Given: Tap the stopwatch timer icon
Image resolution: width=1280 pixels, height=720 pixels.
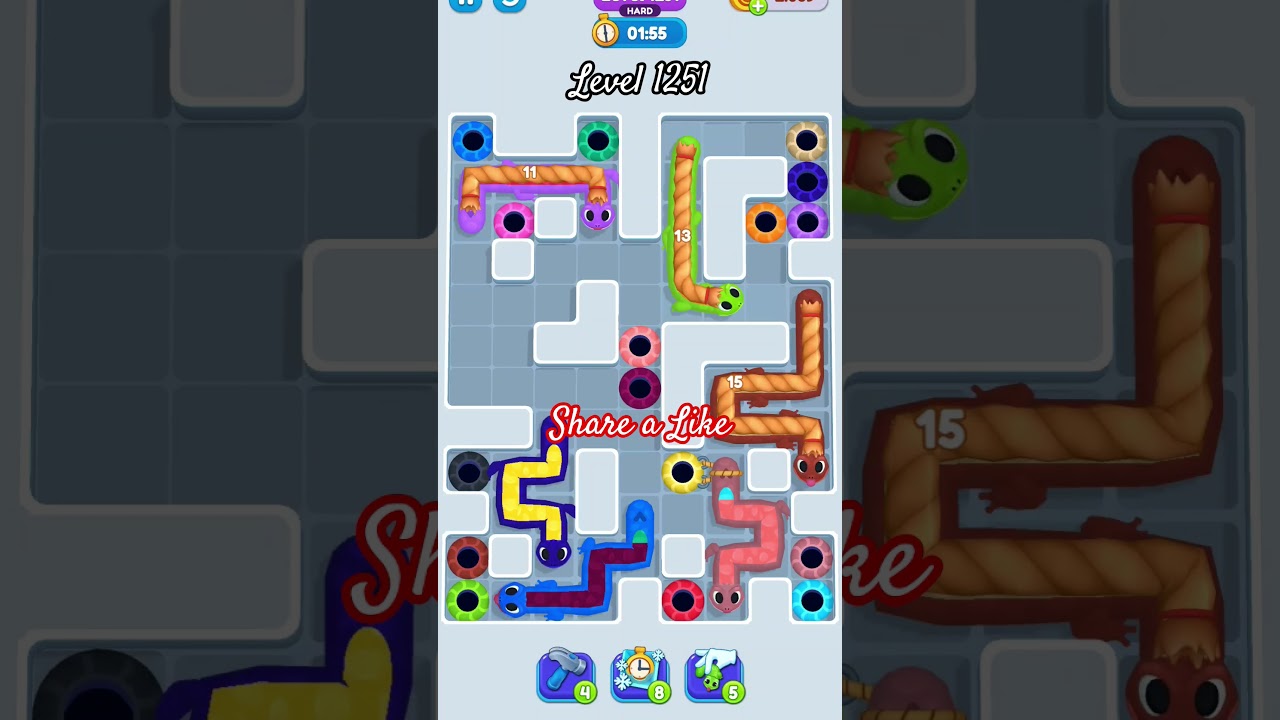Looking at the screenshot, I should click(605, 32).
